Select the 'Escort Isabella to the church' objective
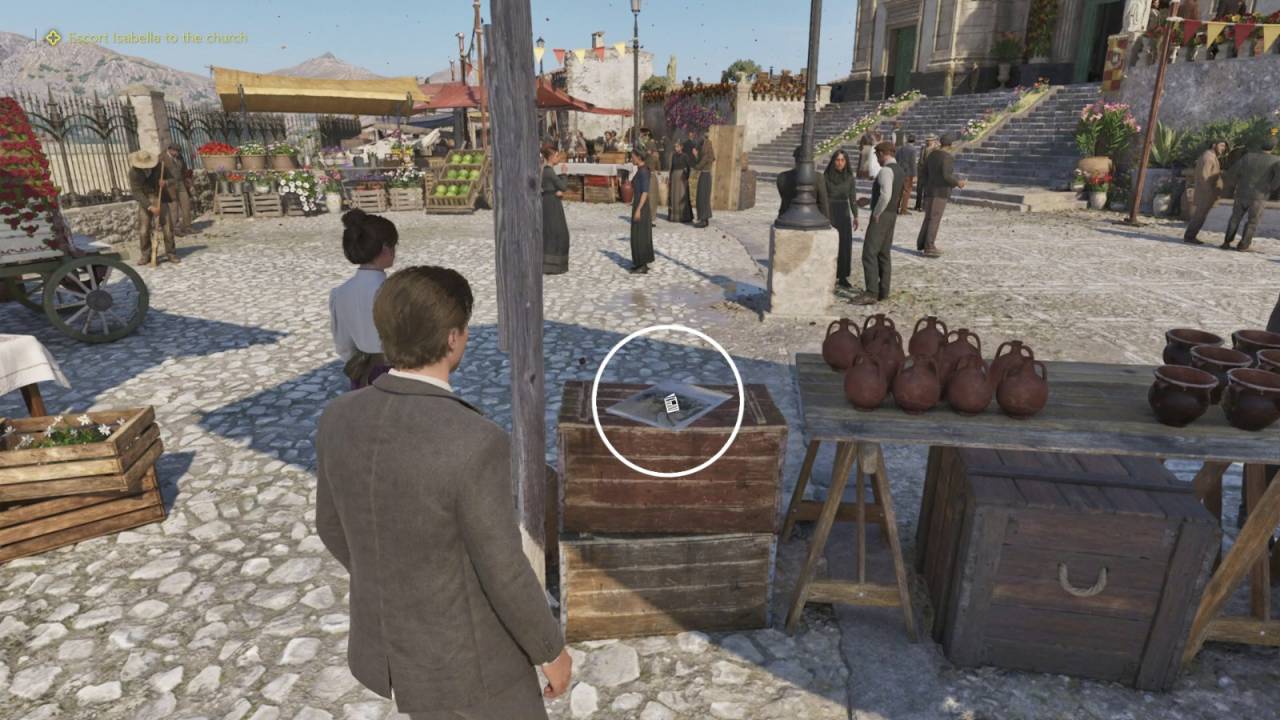The image size is (1280, 720). coord(157,38)
